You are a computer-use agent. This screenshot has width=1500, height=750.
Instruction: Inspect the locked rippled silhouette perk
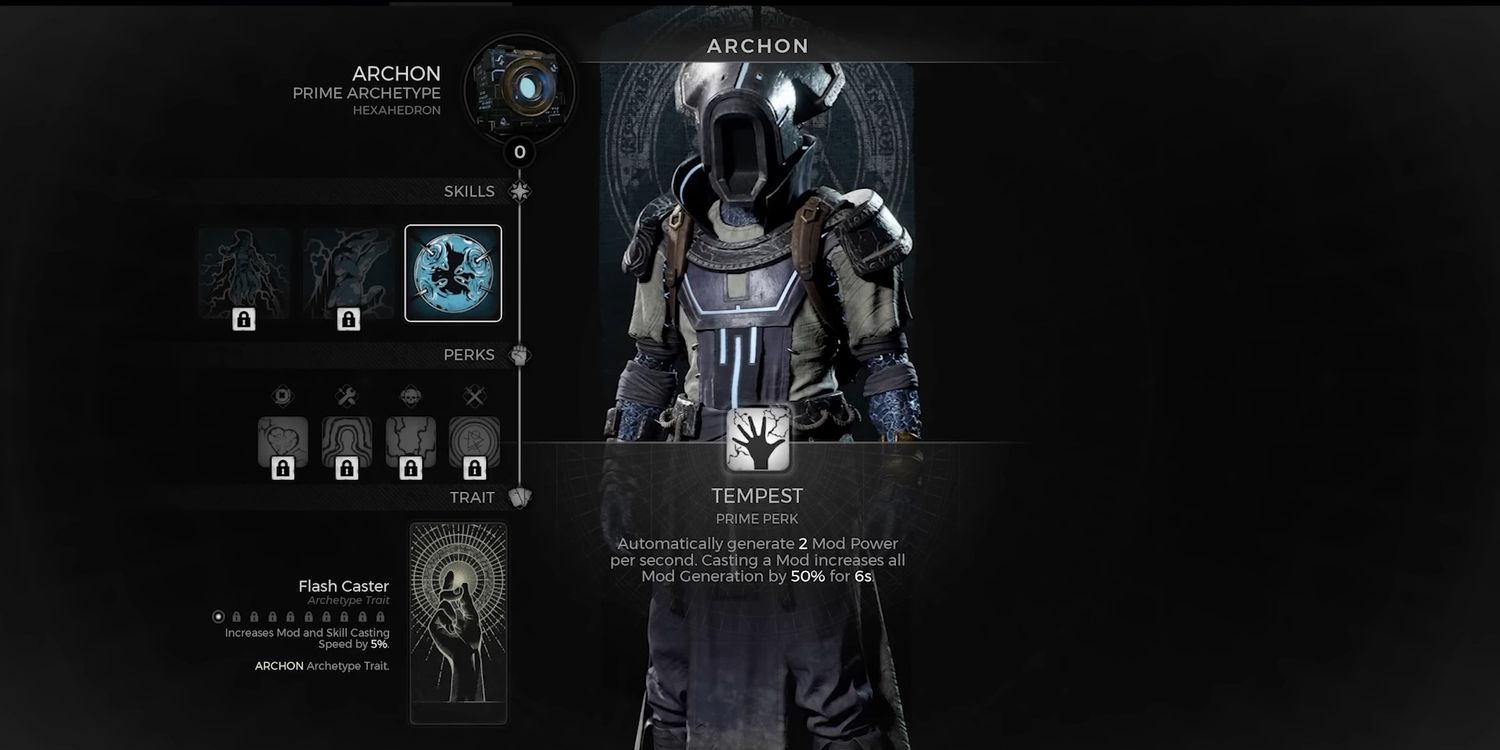click(x=347, y=443)
